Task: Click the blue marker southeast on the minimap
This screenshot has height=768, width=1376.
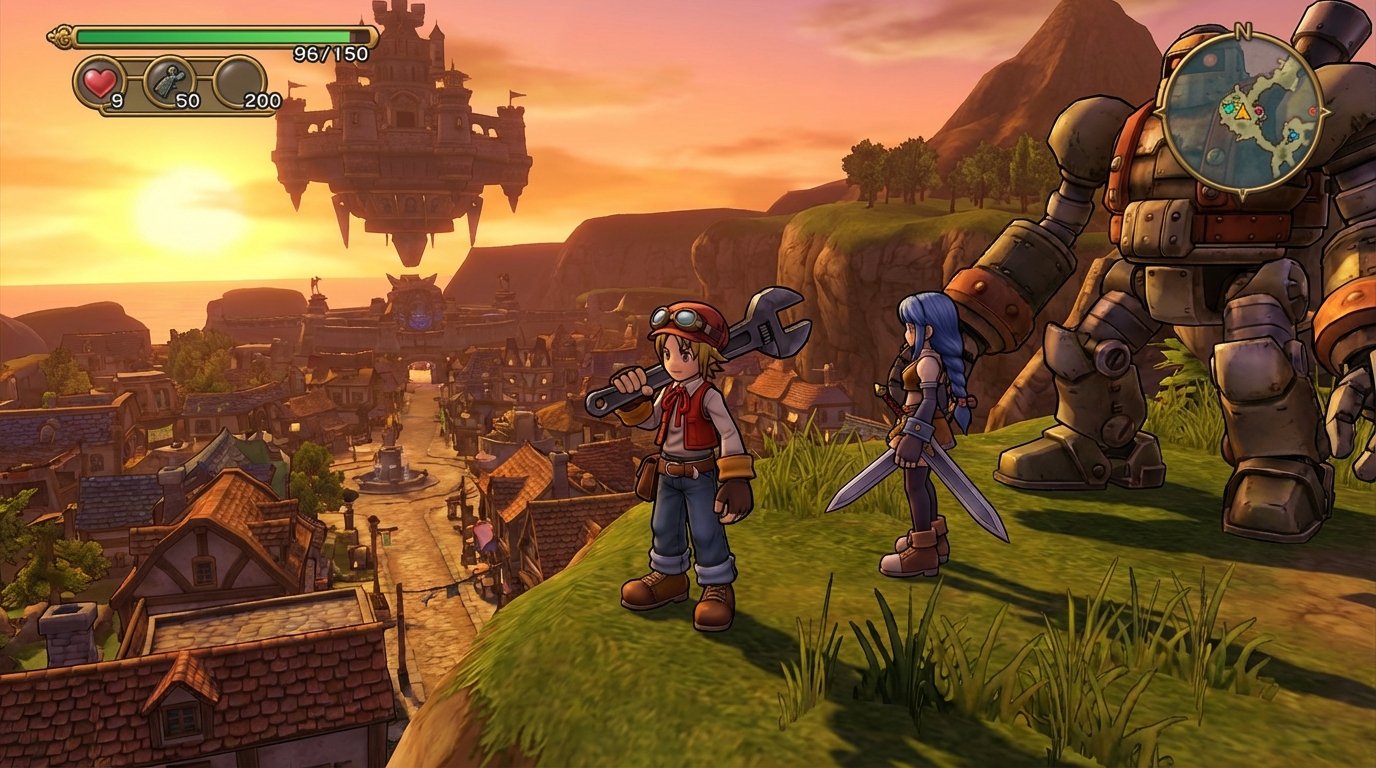Action: (x=1293, y=134)
